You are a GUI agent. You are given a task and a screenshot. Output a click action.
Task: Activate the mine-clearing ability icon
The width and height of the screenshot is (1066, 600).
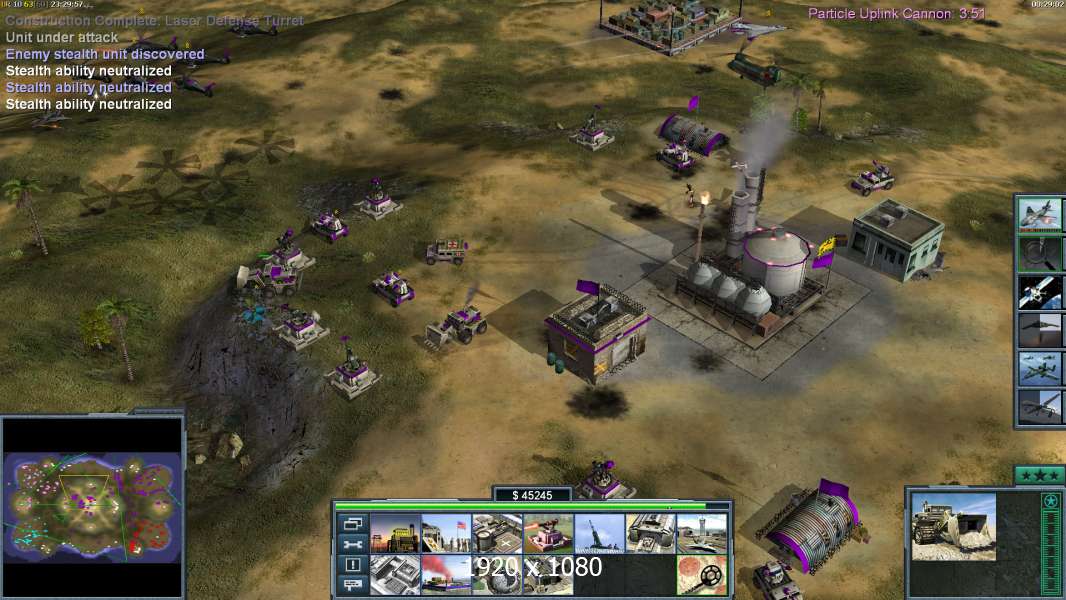click(x=702, y=575)
